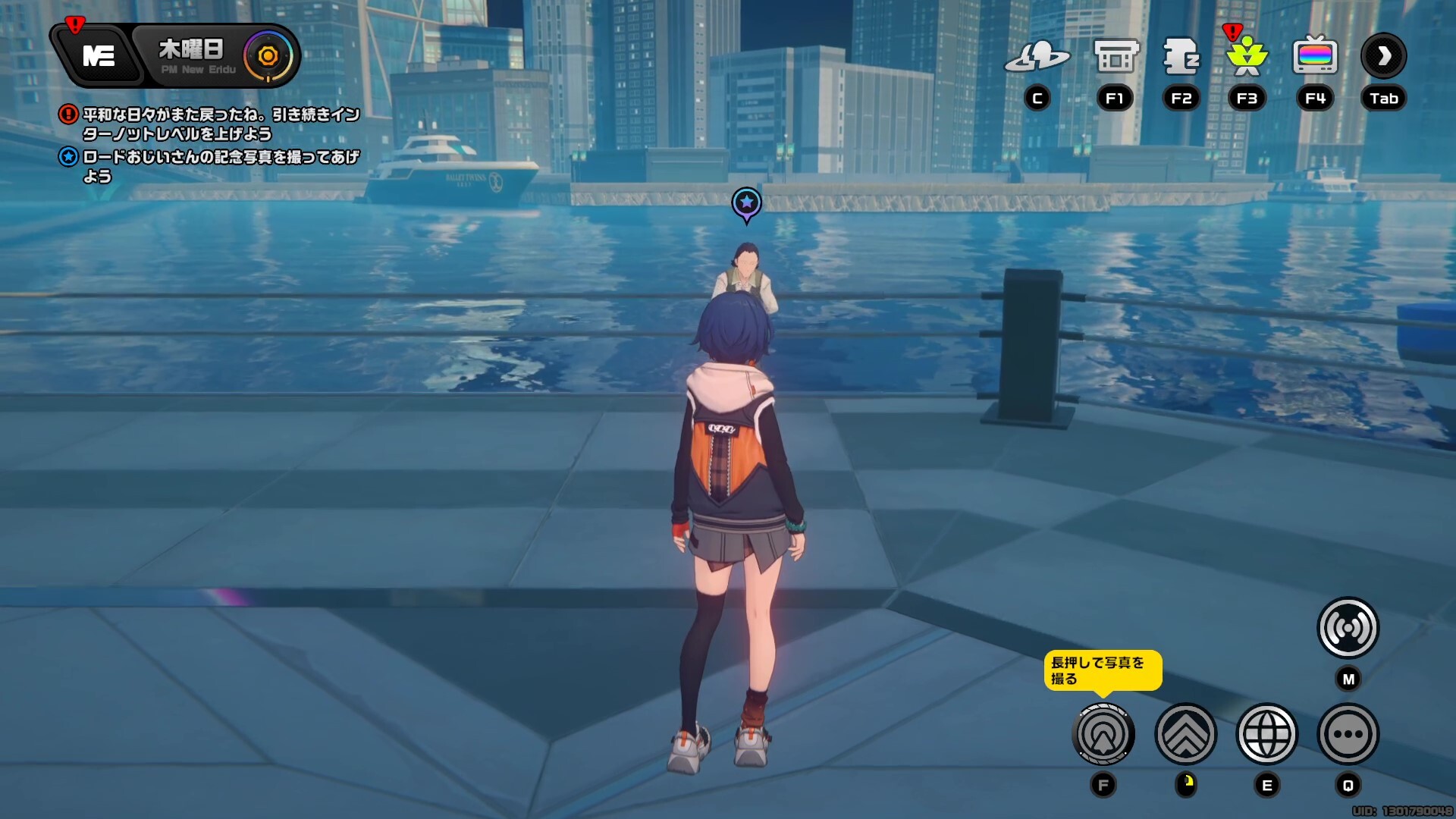Open the Z-block icon above F2
Screen dimensions: 1456x819
tap(1181, 56)
